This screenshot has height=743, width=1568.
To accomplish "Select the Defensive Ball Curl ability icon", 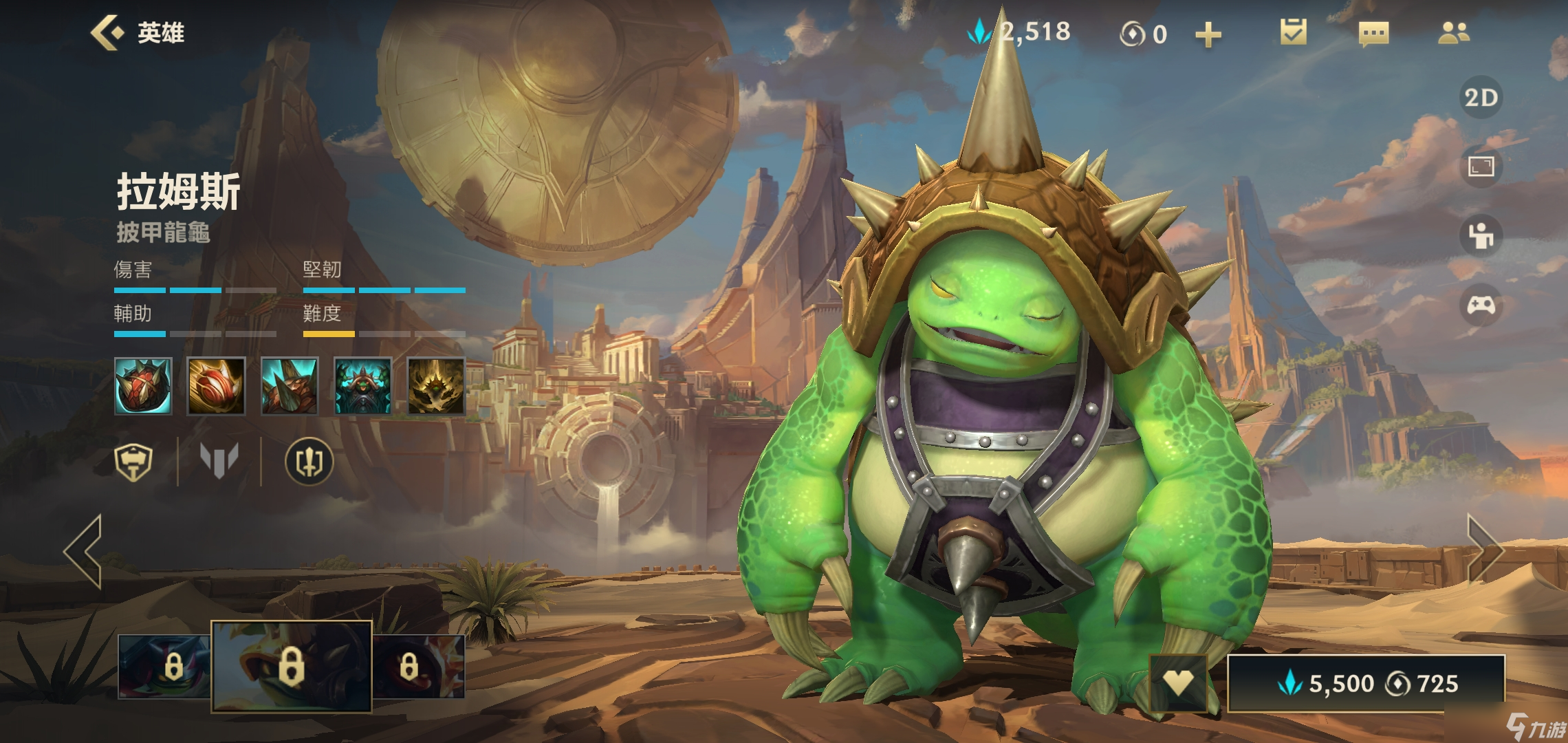I will click(x=290, y=386).
